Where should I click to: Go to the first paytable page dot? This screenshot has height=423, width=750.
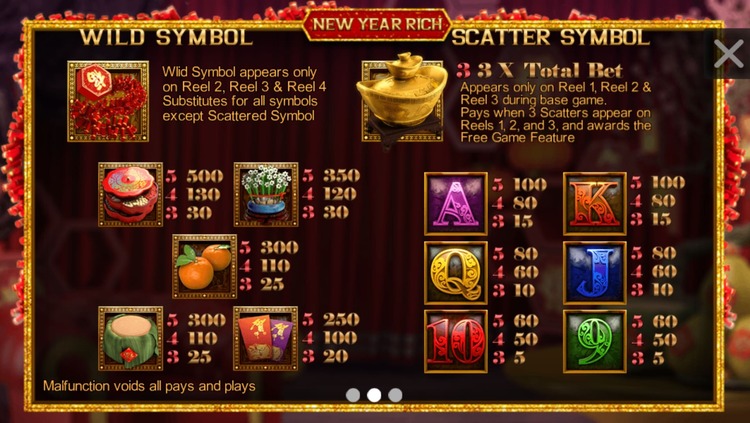[353, 395]
